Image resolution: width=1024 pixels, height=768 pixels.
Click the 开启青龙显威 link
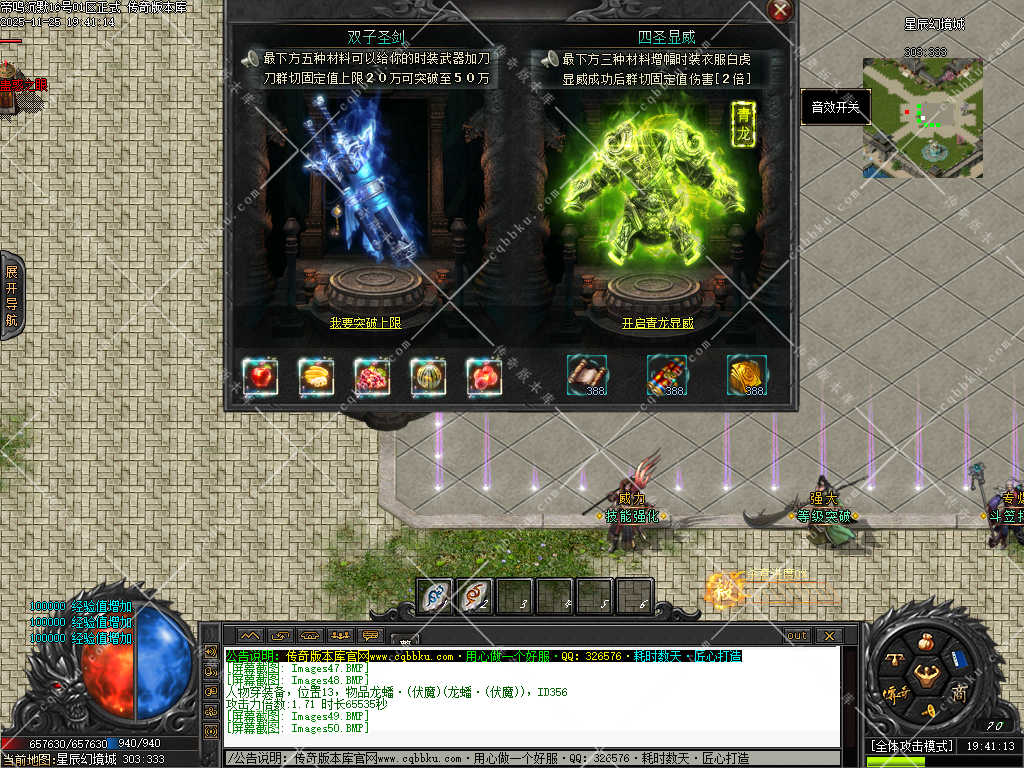(x=657, y=323)
